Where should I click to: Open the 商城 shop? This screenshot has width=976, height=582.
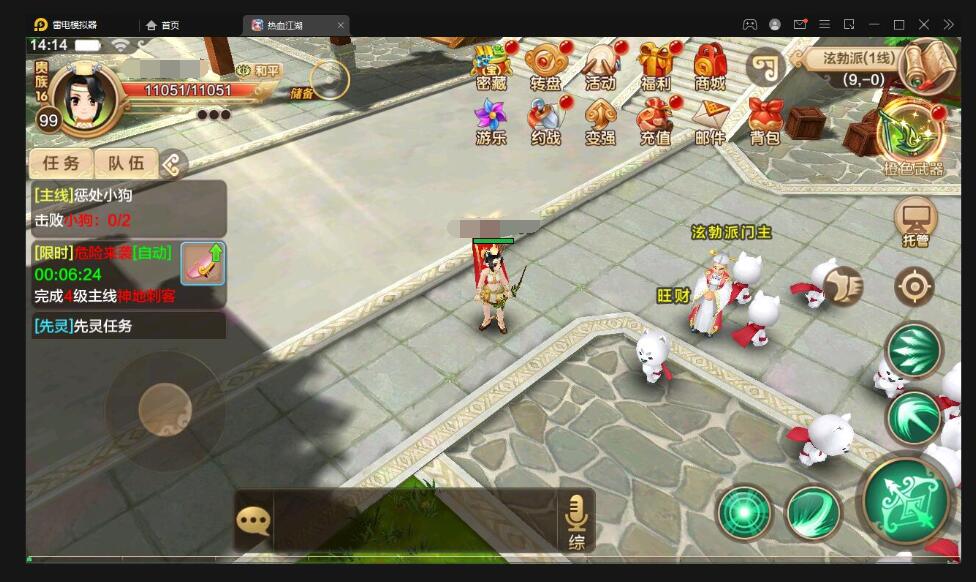710,66
